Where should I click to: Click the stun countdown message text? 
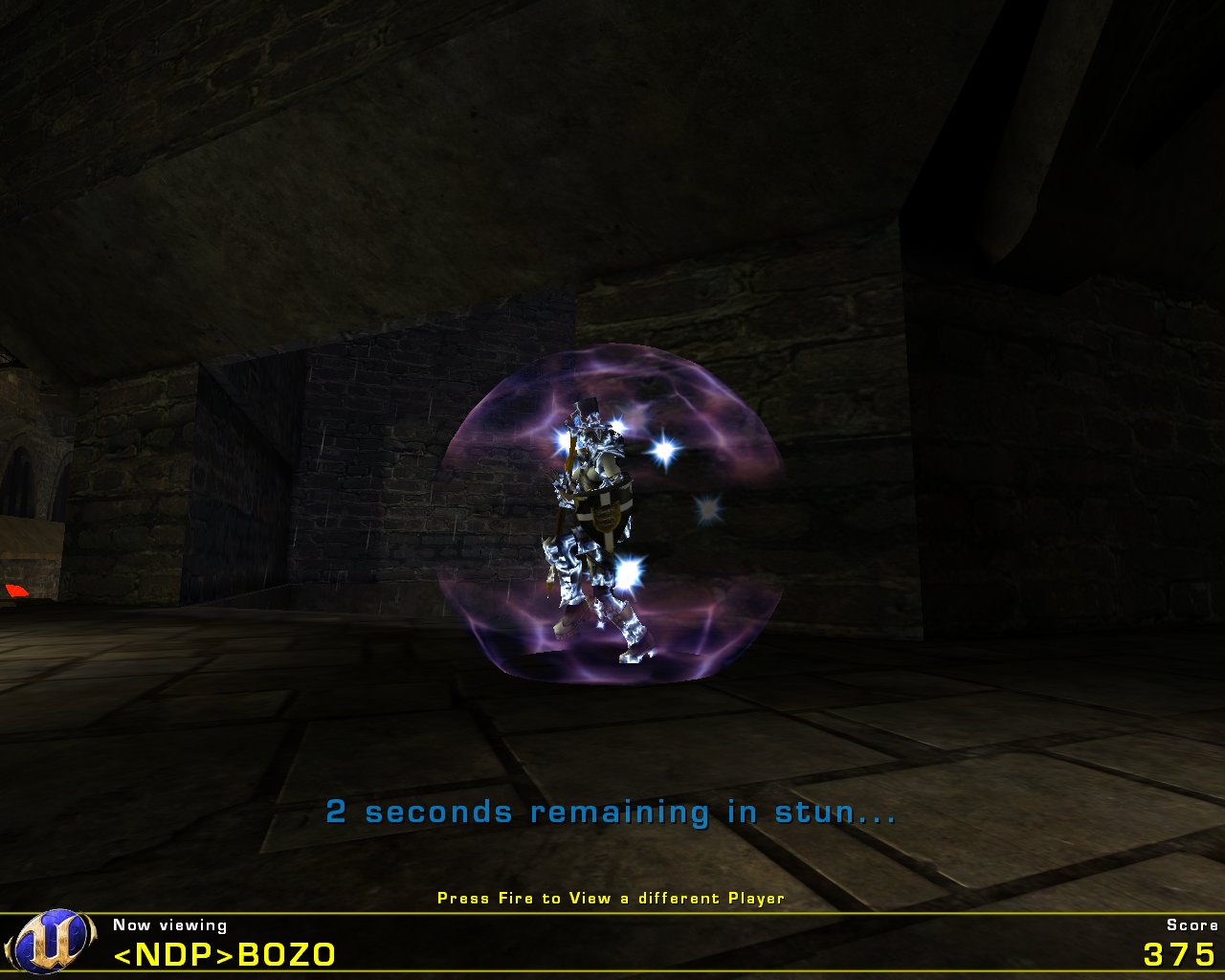[612, 815]
